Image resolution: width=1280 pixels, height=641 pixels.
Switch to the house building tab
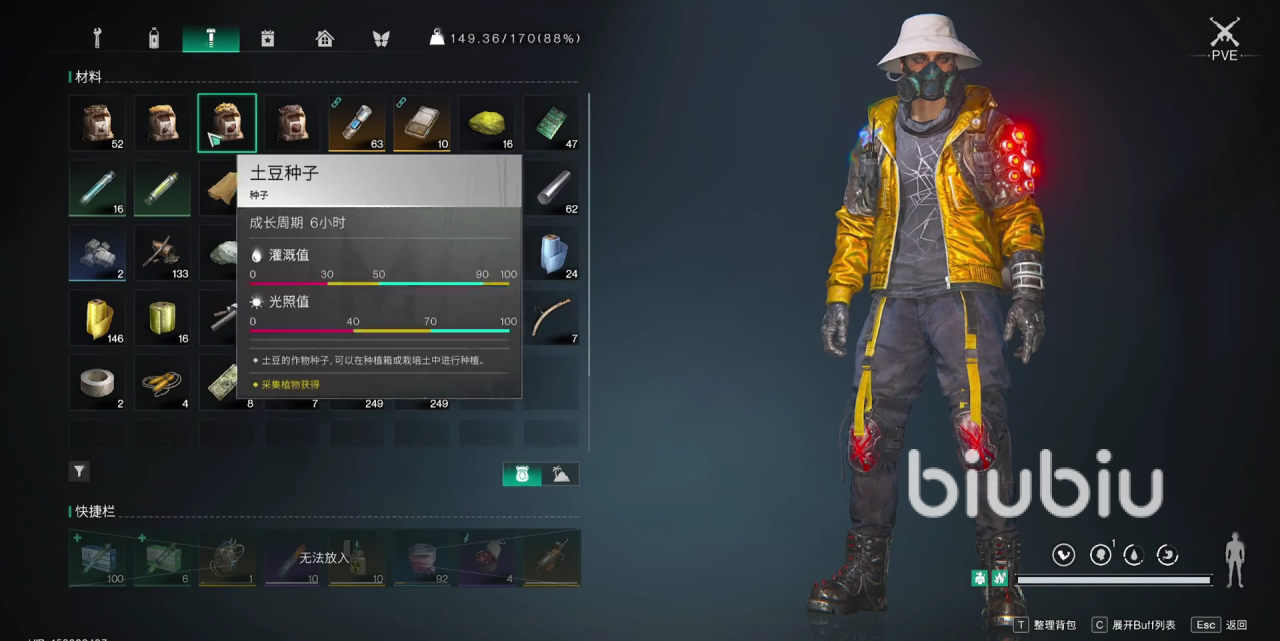(324, 39)
